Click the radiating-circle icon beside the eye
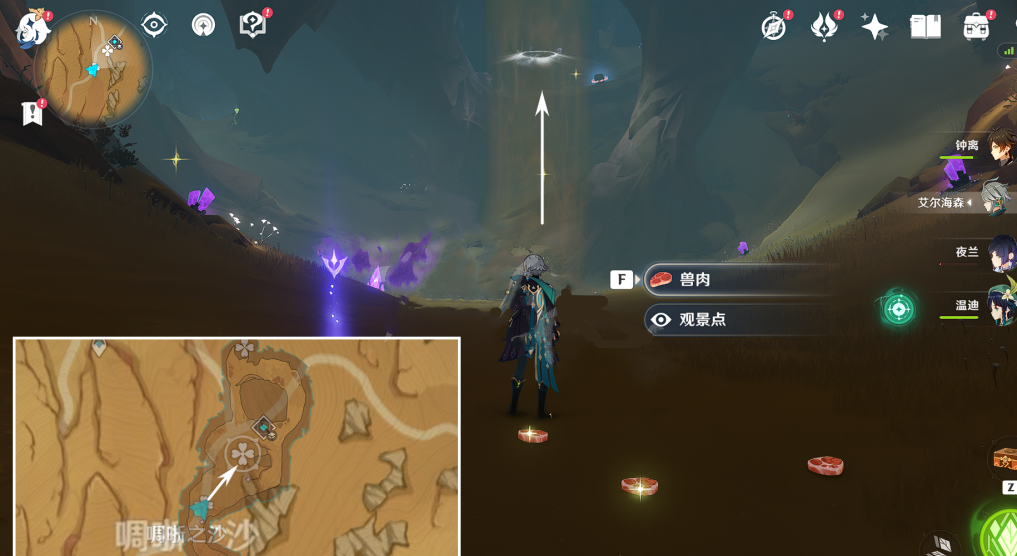The image size is (1017, 556). 204,25
